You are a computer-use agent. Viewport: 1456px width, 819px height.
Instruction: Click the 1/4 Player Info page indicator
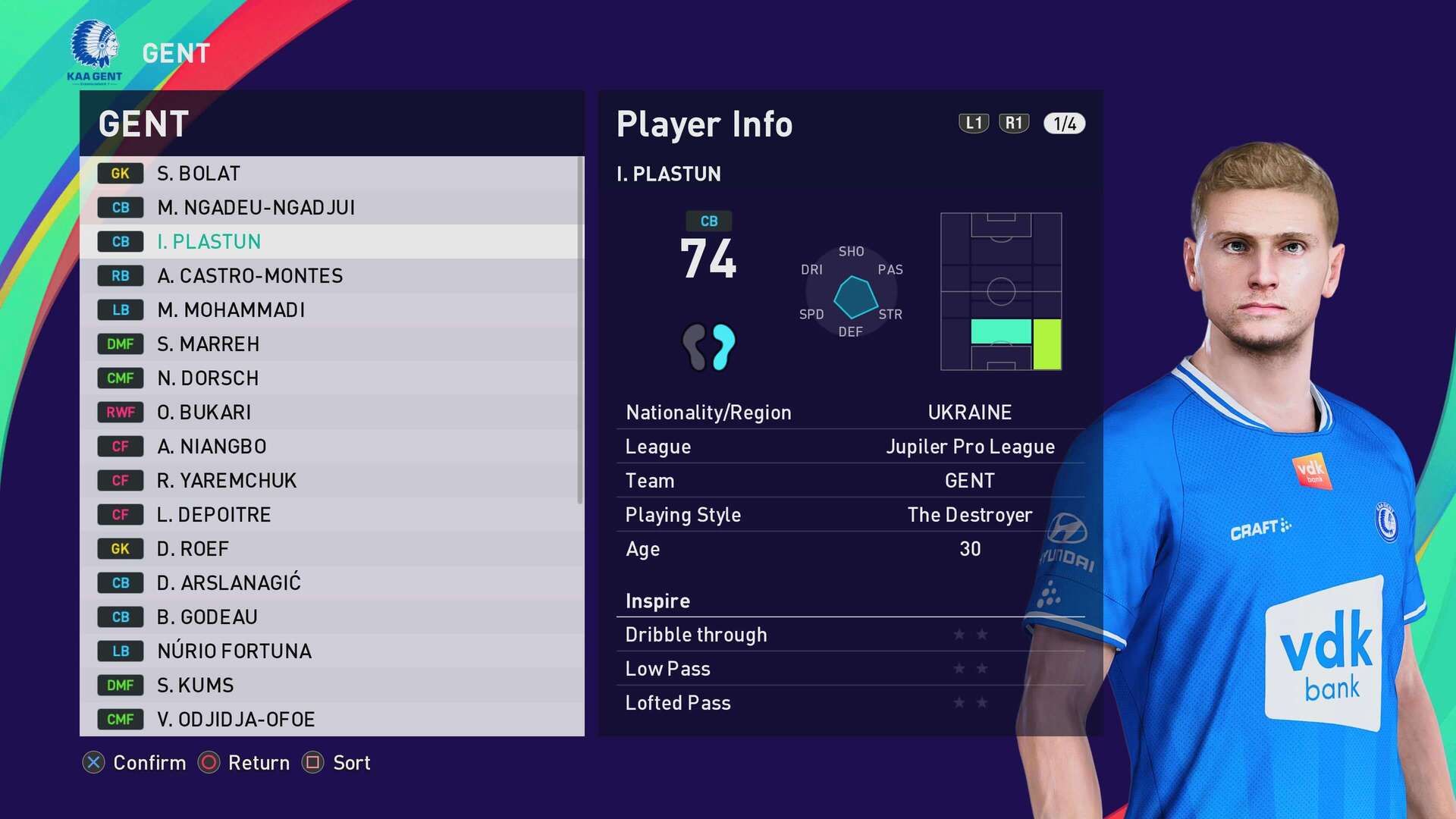(1064, 124)
